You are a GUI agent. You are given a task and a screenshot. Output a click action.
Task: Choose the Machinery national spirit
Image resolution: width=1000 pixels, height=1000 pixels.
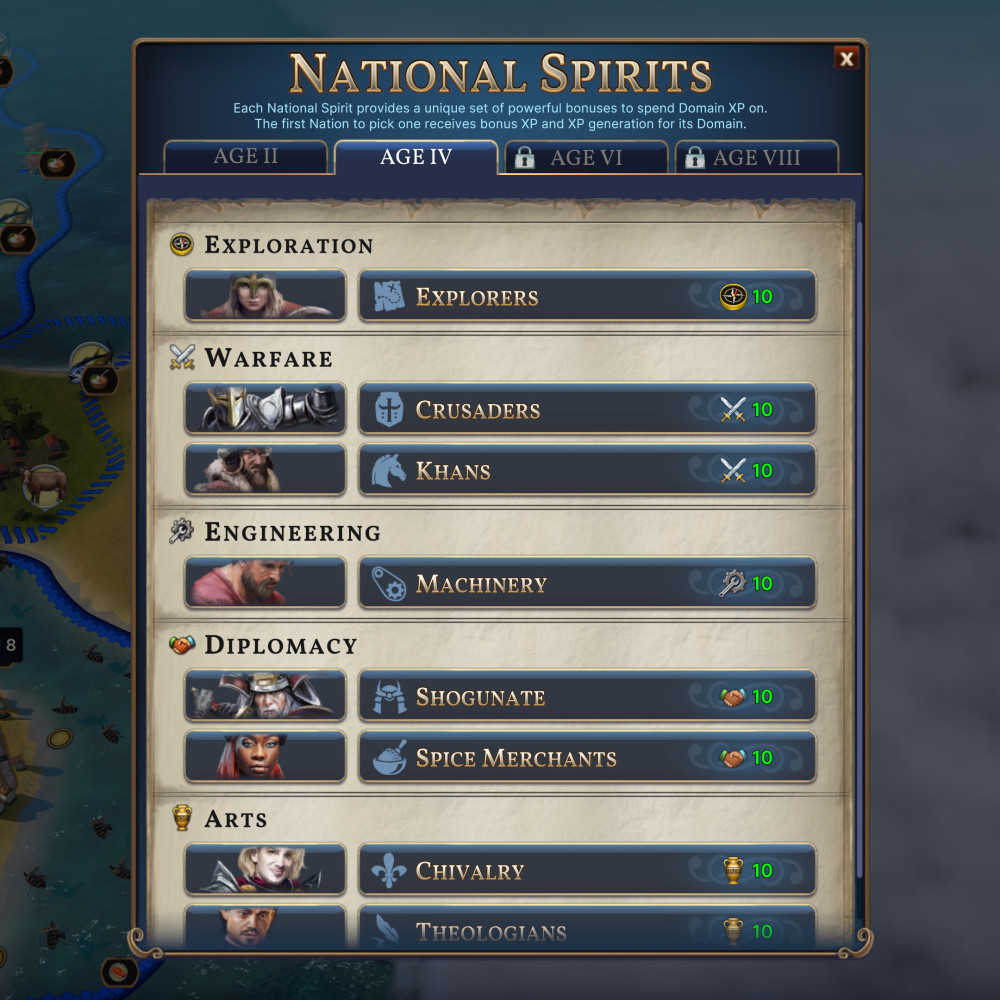[x=586, y=584]
